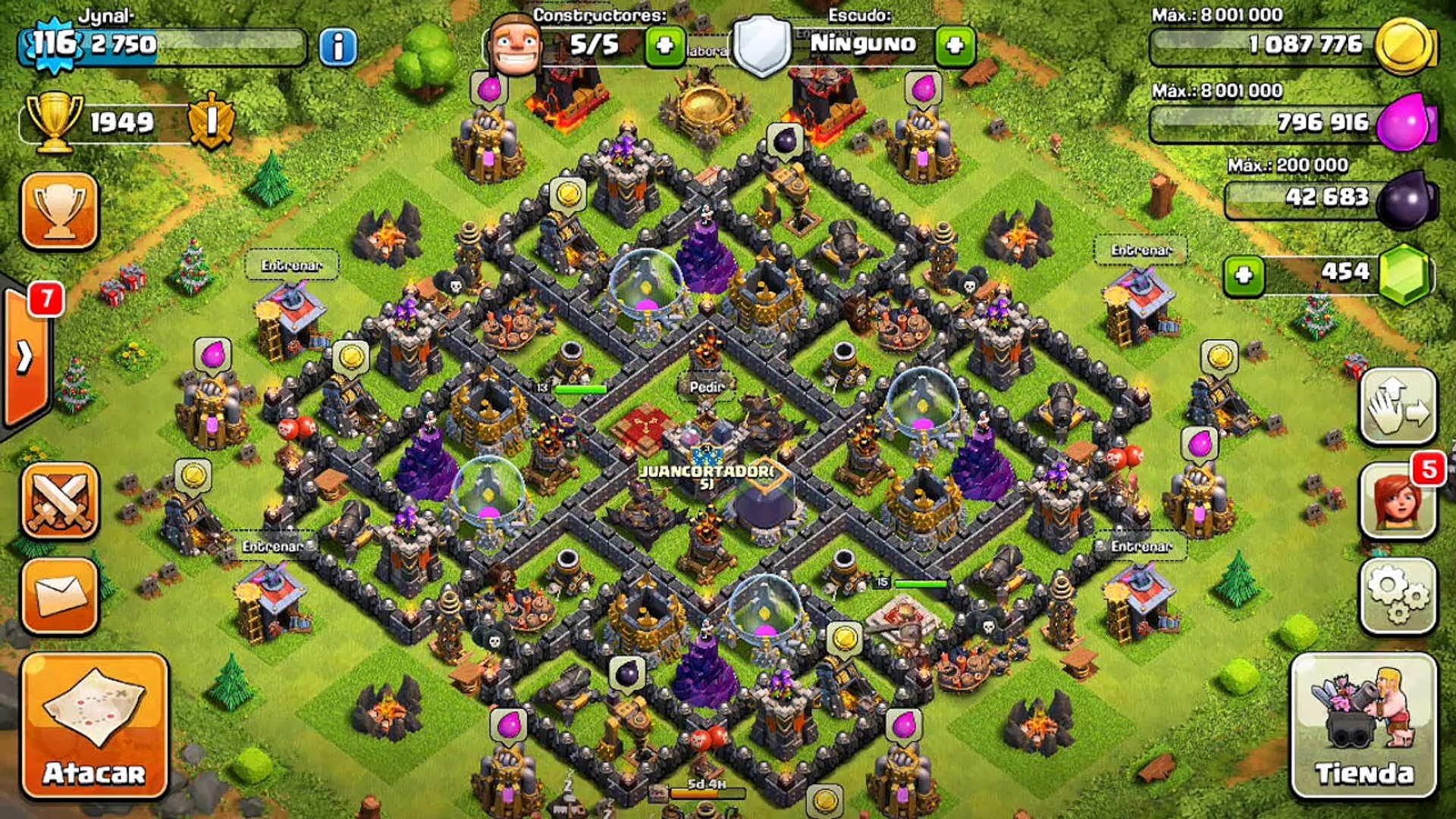Image resolution: width=1456 pixels, height=819 pixels.
Task: Click the pink elixir drop icon
Action: 1404,123
